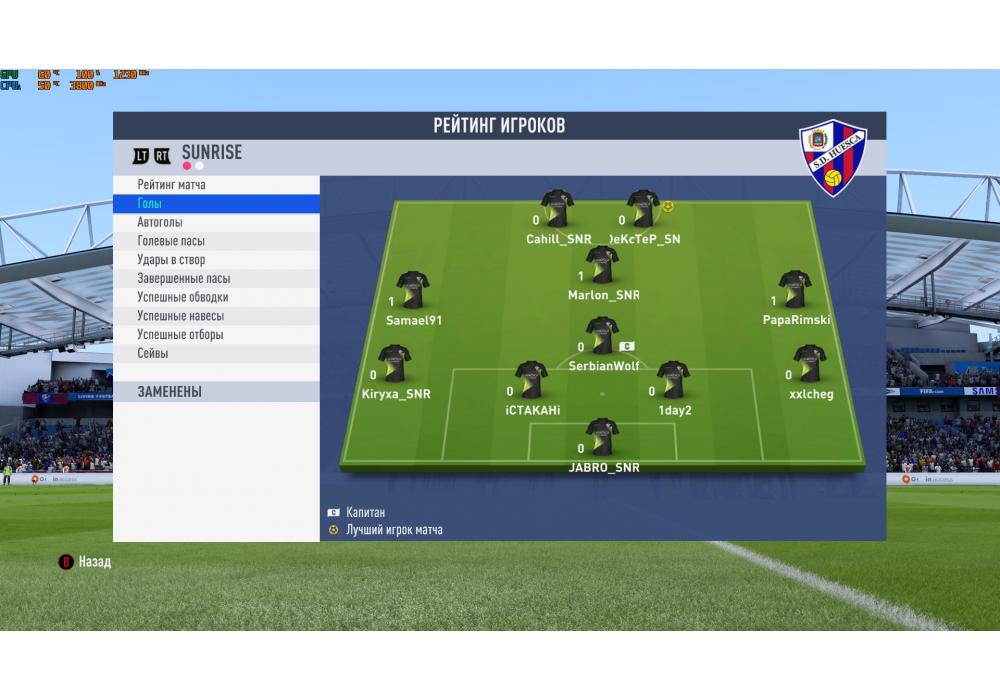Pick Kiryxa_SNR on the formation

(x=395, y=364)
